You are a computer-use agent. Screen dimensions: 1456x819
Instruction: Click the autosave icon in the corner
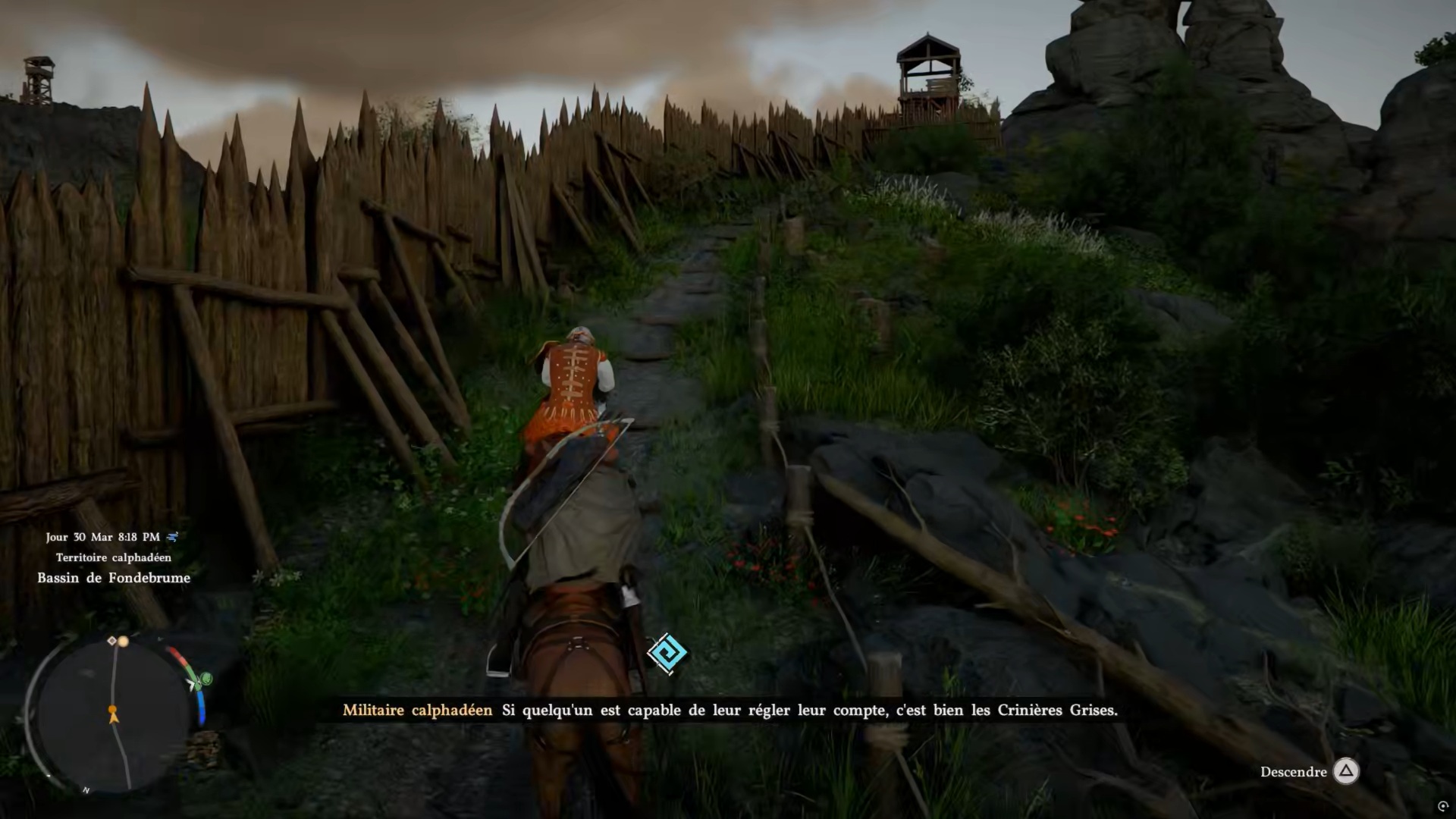click(1442, 806)
